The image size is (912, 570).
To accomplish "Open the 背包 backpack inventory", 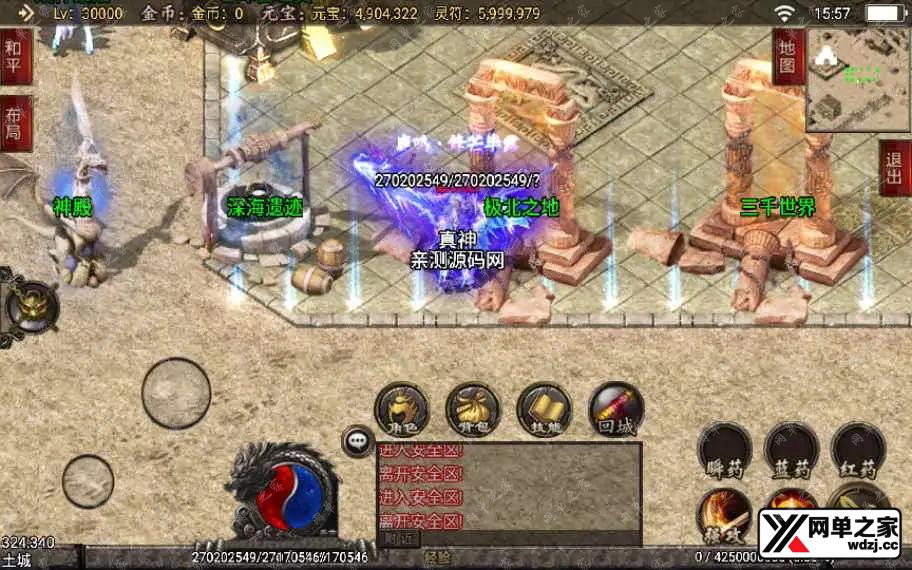I will pos(472,411).
